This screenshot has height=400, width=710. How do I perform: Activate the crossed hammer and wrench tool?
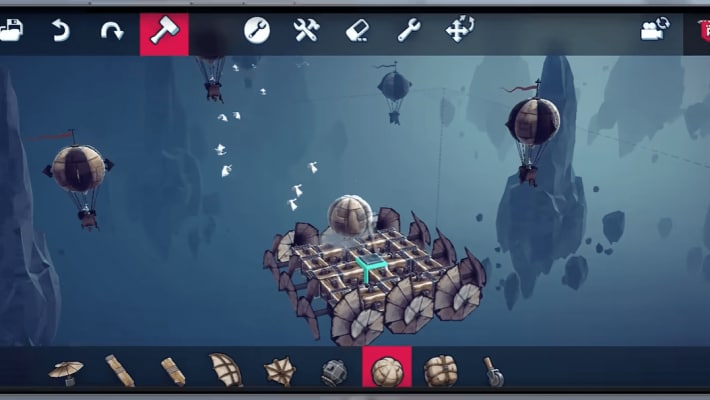[x=307, y=31]
